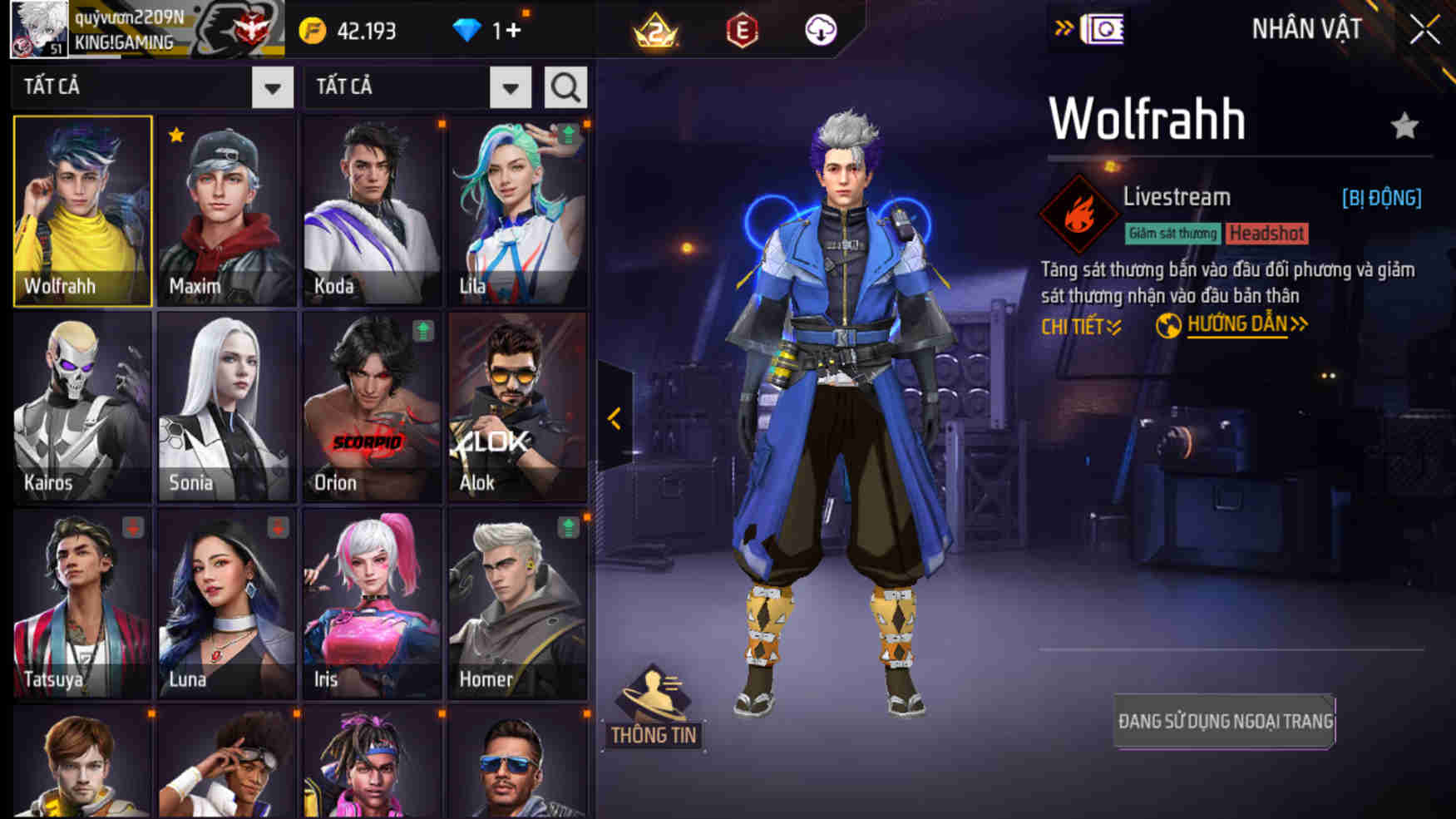Image resolution: width=1456 pixels, height=819 pixels.
Task: Pick the Lila character card
Action: (x=517, y=211)
